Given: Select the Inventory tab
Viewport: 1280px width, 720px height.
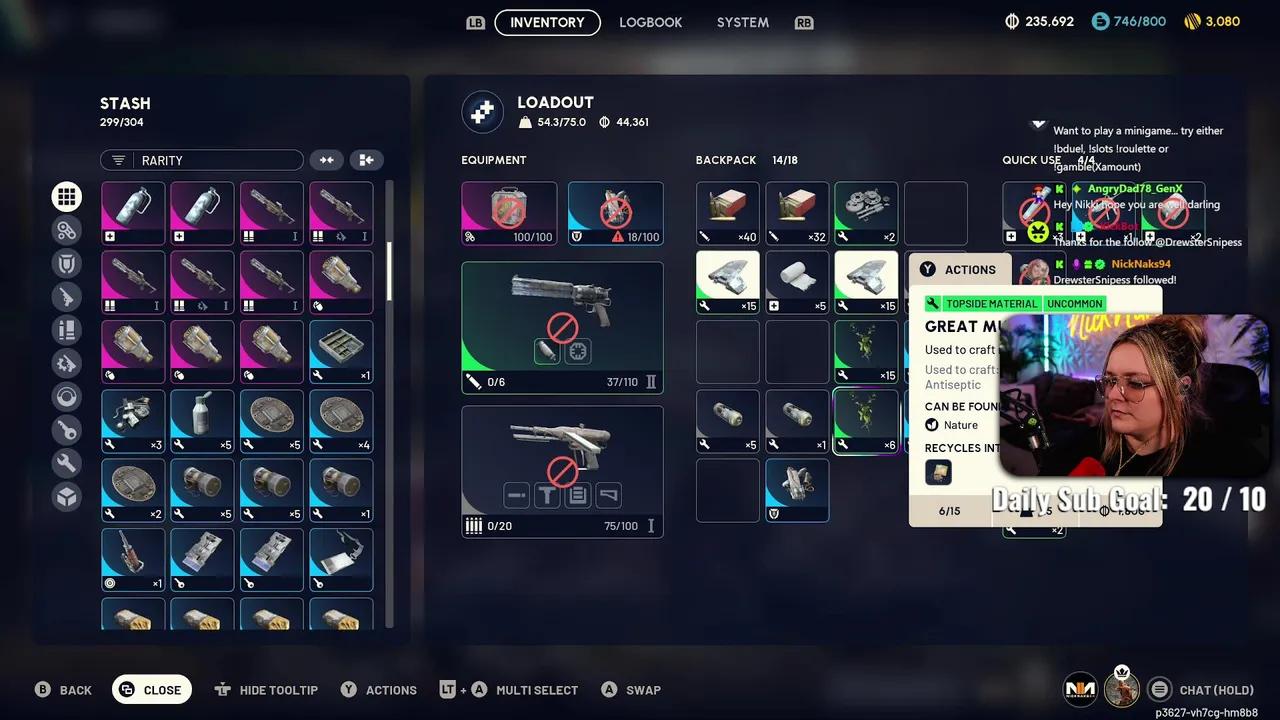Looking at the screenshot, I should coord(547,22).
